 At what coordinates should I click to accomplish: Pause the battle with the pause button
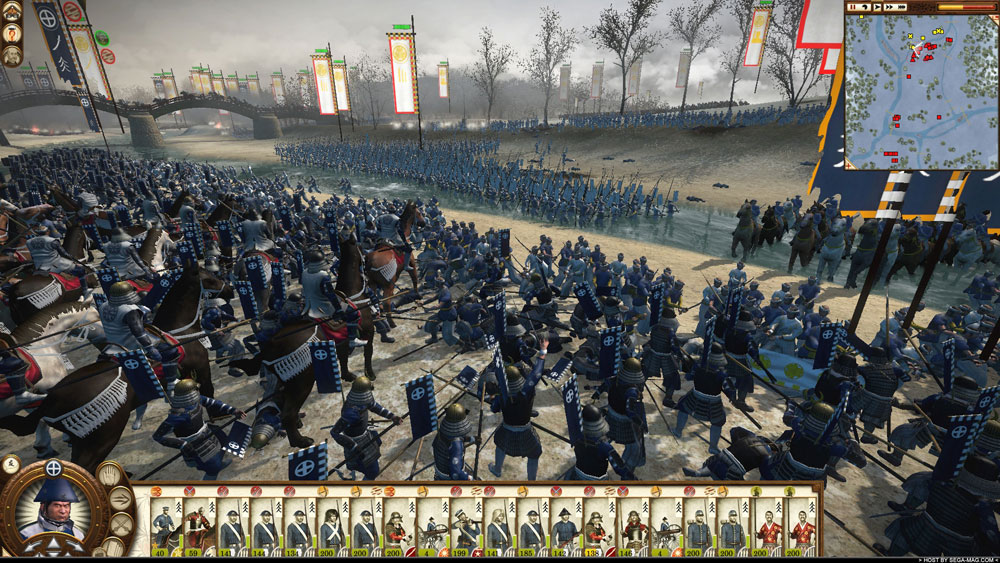854,7
